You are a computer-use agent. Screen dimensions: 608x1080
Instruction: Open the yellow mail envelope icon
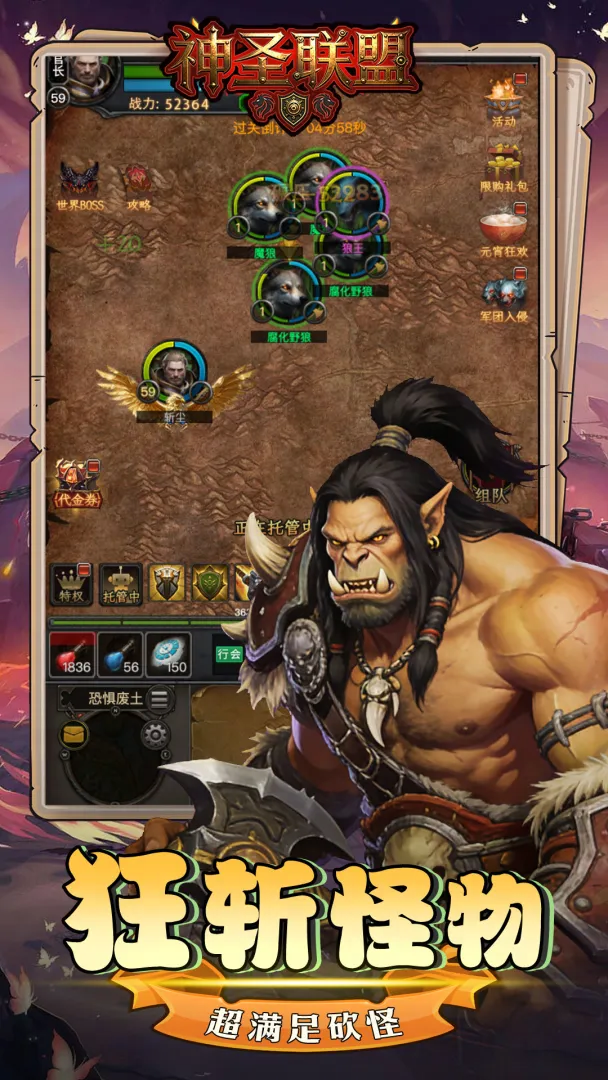(74, 734)
